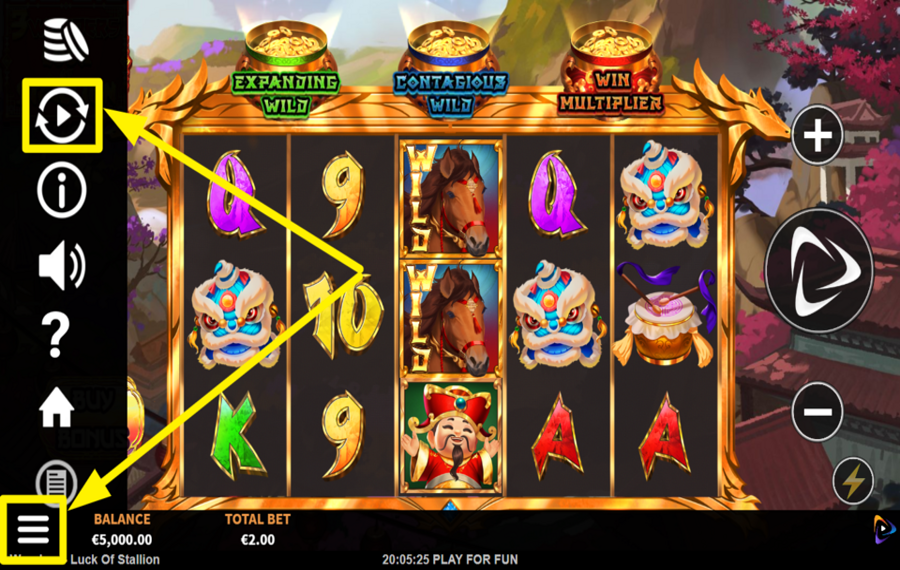Open the game info panel
Screen dimensions: 900x570
[x=62, y=190]
